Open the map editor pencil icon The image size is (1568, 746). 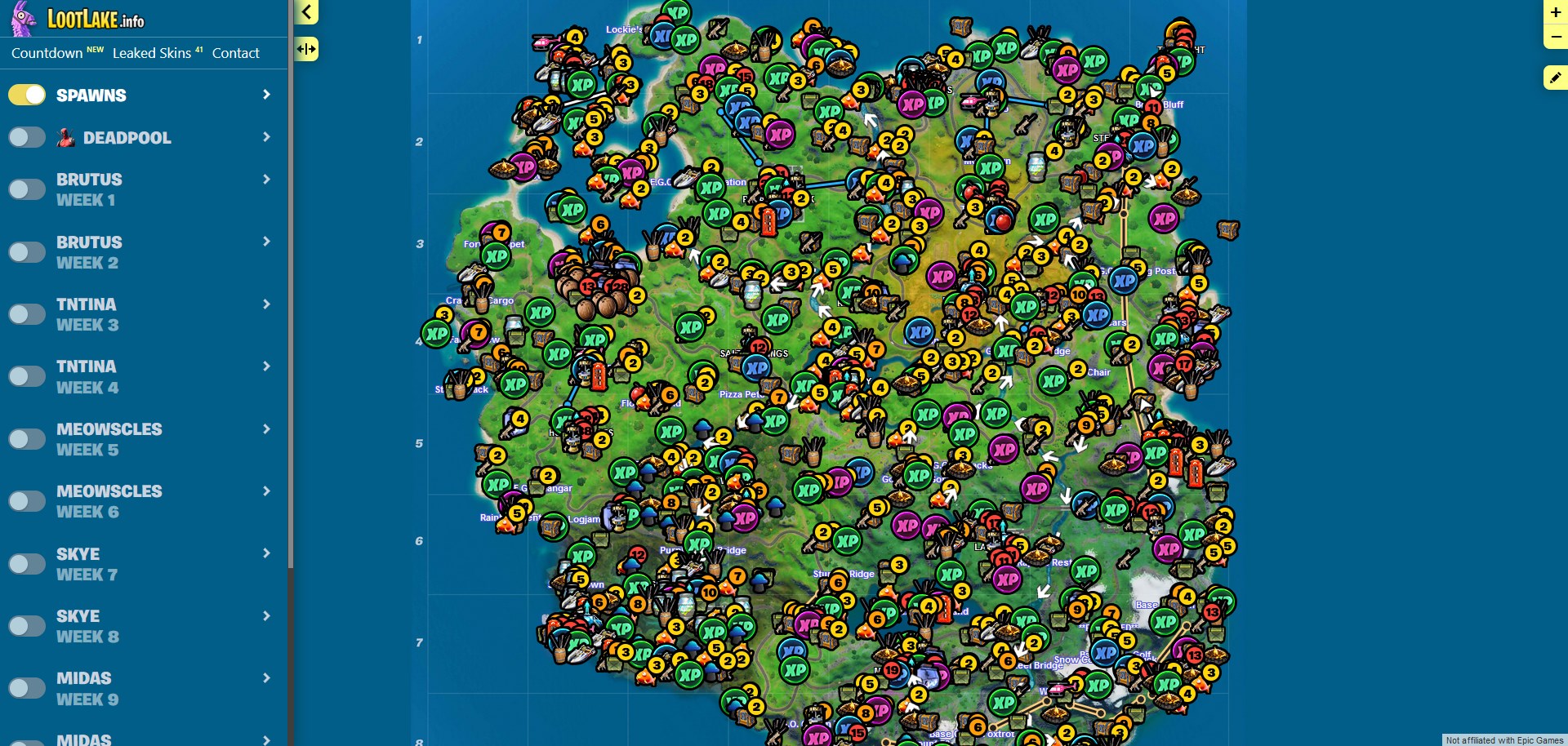tap(1554, 77)
